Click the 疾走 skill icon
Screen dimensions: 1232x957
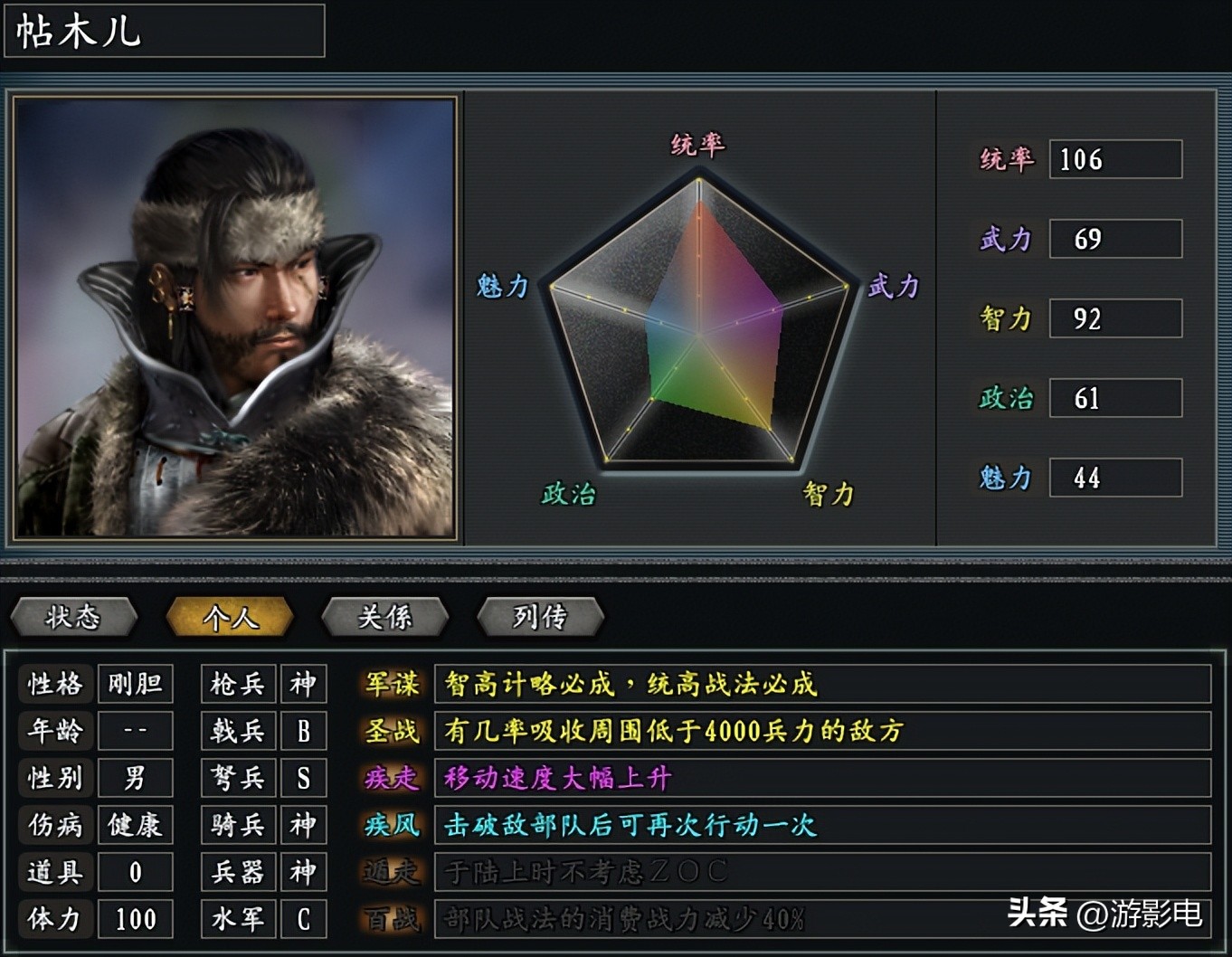coord(390,779)
